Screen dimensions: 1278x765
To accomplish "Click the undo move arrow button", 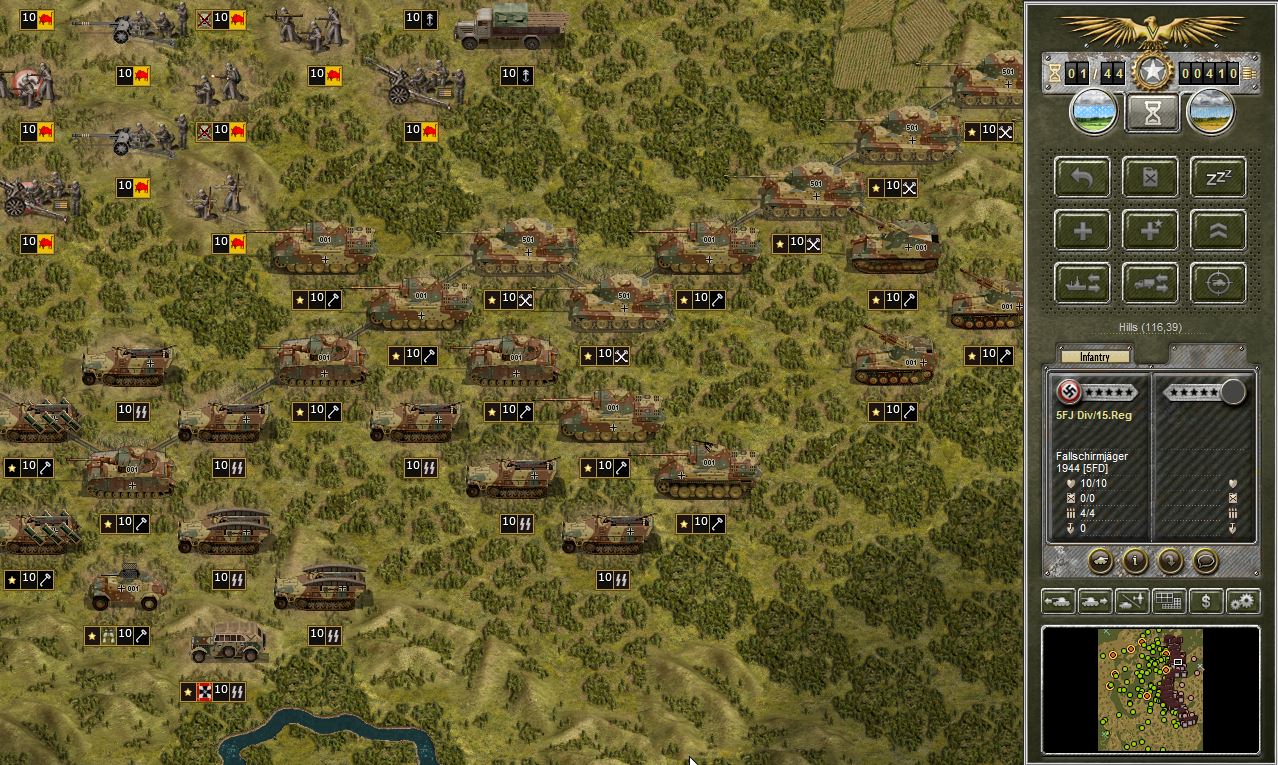I will coord(1083,178).
